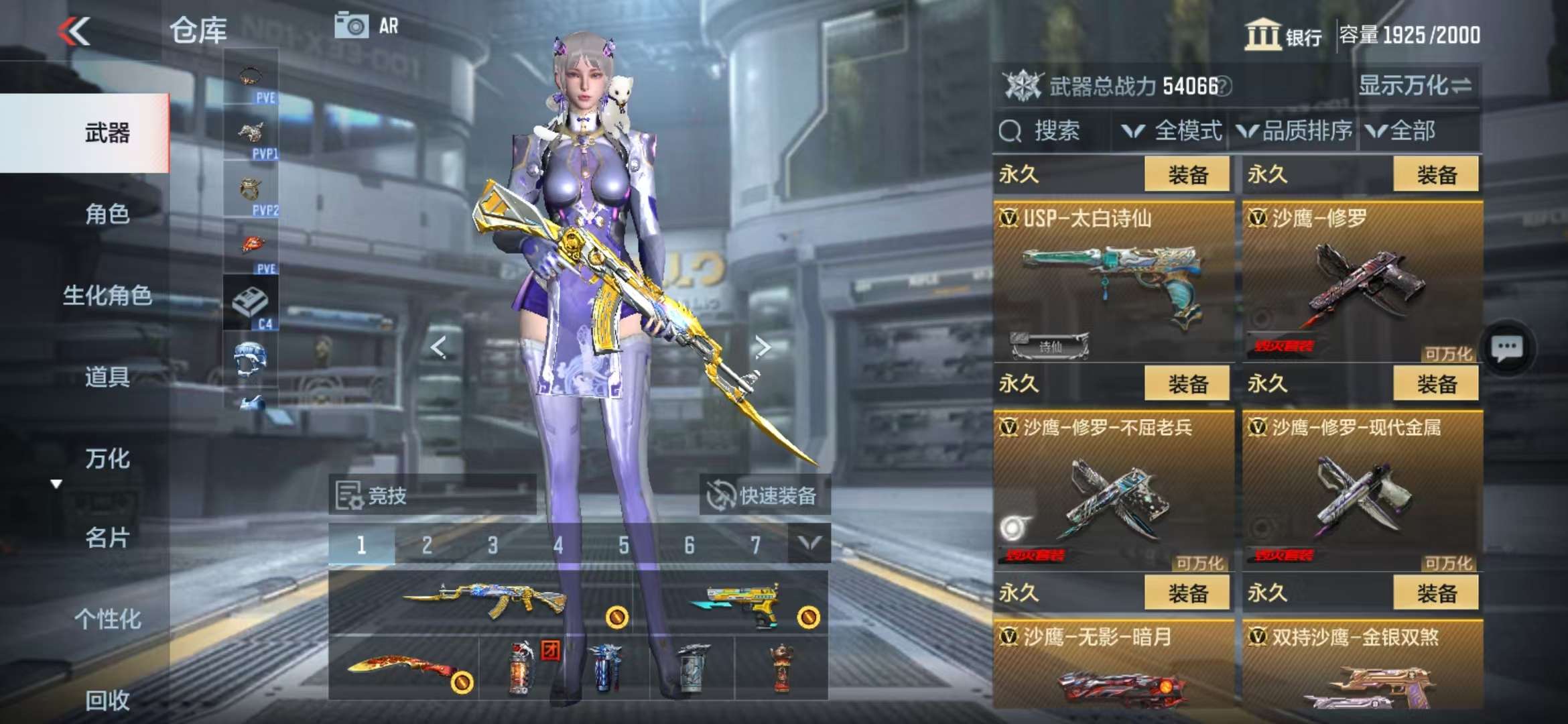The image size is (1568, 724).
Task: Open the 万化 section
Action: 107,459
